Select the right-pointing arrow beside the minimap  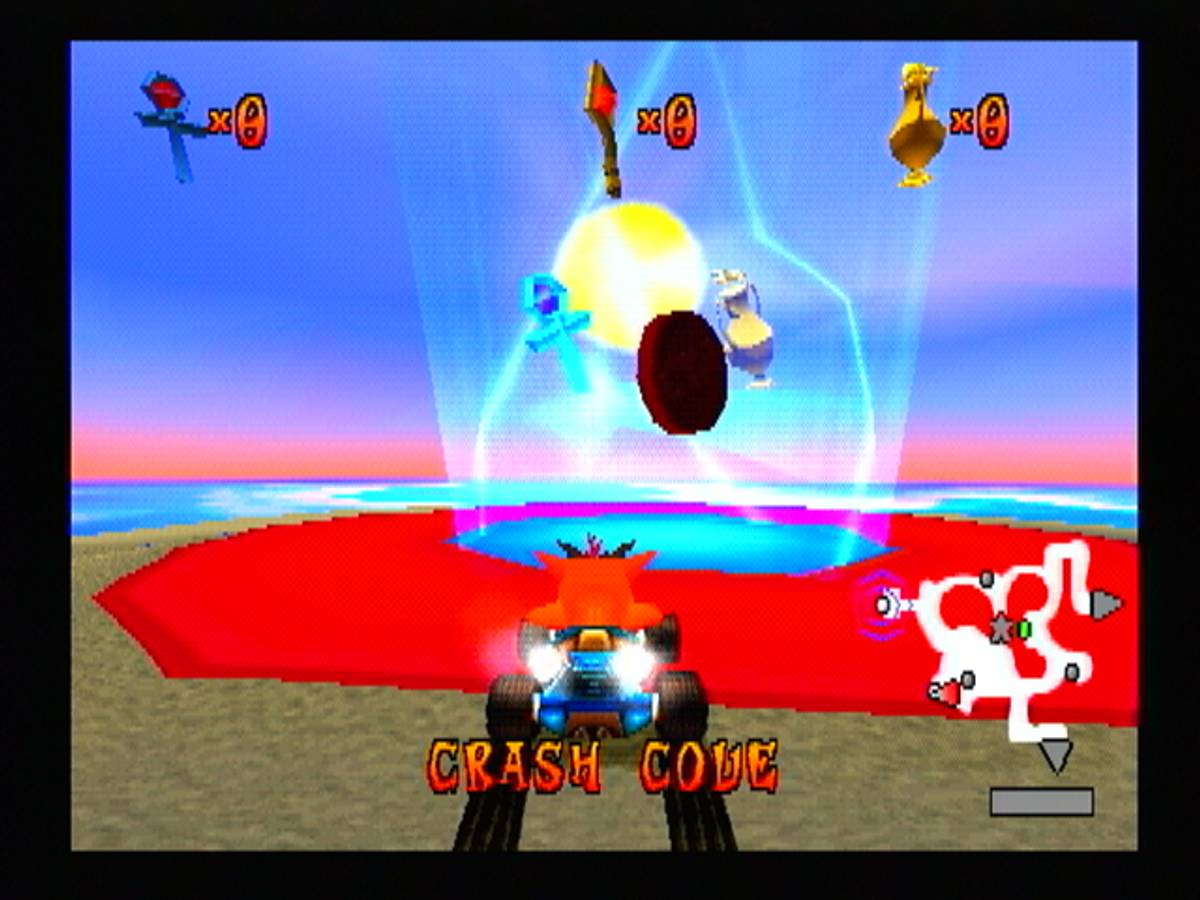pos(1104,605)
